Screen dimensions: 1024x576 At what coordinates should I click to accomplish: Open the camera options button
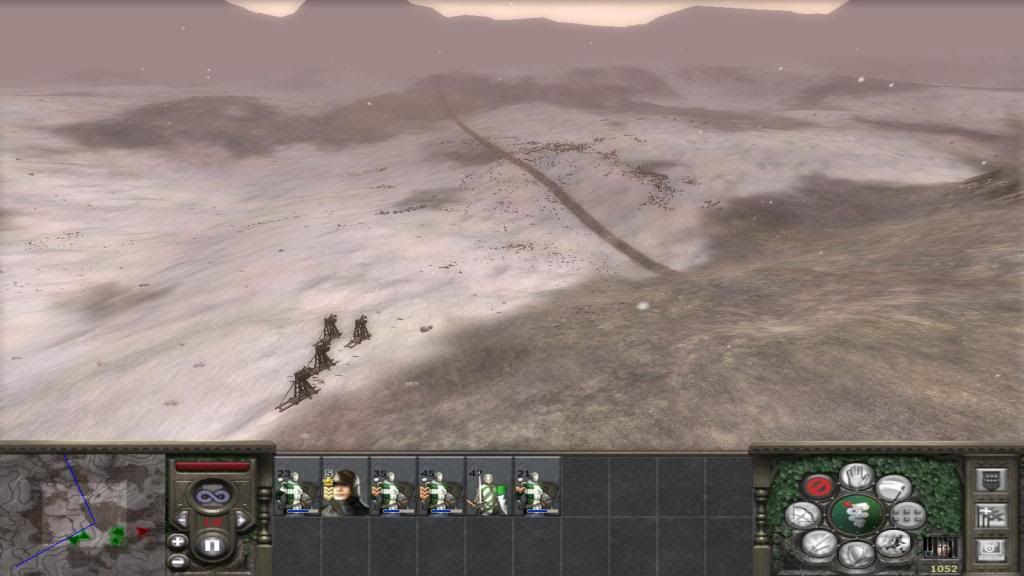[992, 549]
